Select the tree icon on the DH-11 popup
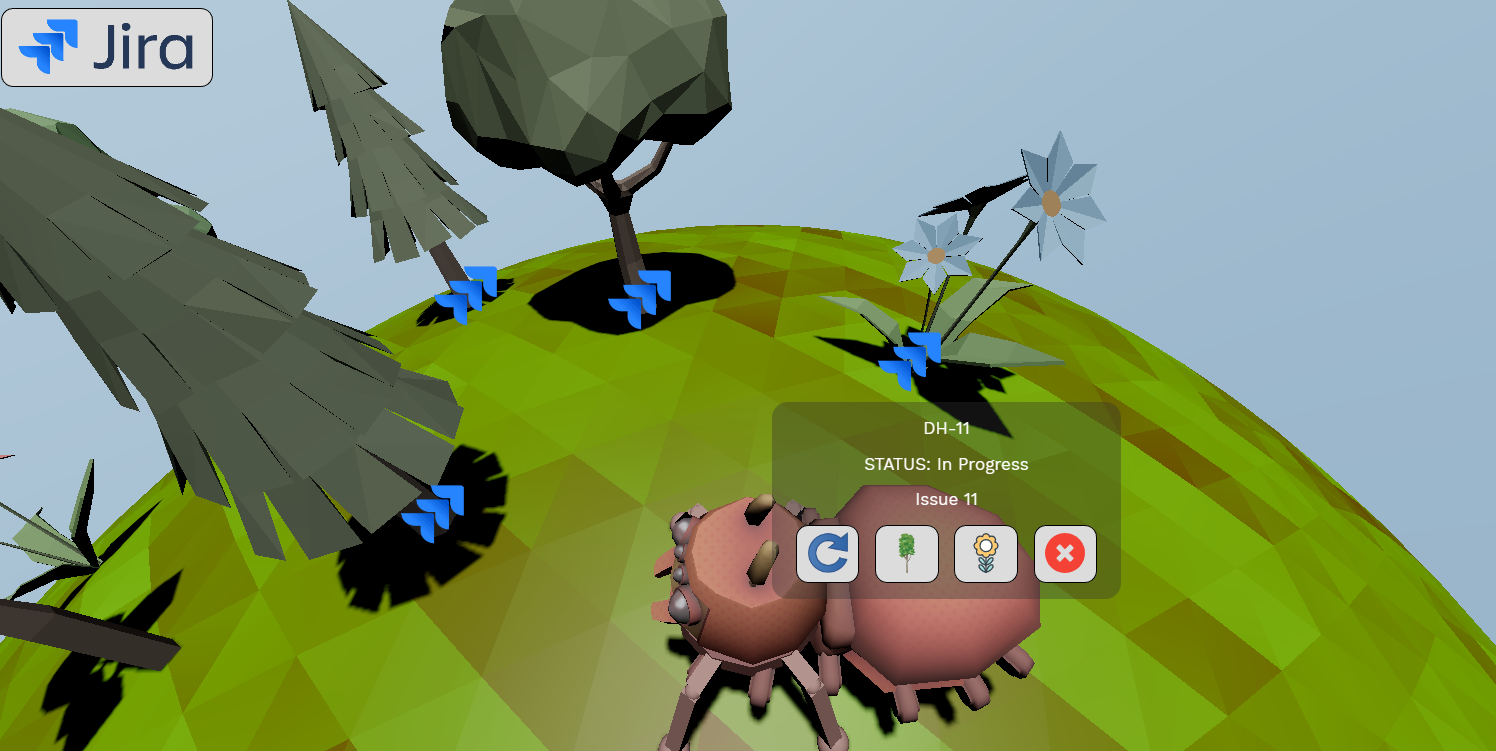Viewport: 1496px width, 751px height. [x=906, y=555]
